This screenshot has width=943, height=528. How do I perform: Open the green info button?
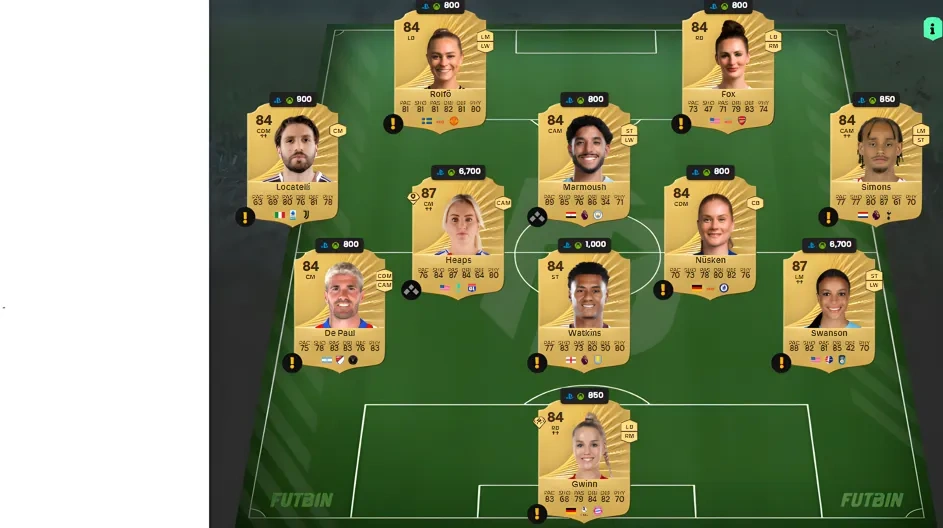click(x=932, y=29)
